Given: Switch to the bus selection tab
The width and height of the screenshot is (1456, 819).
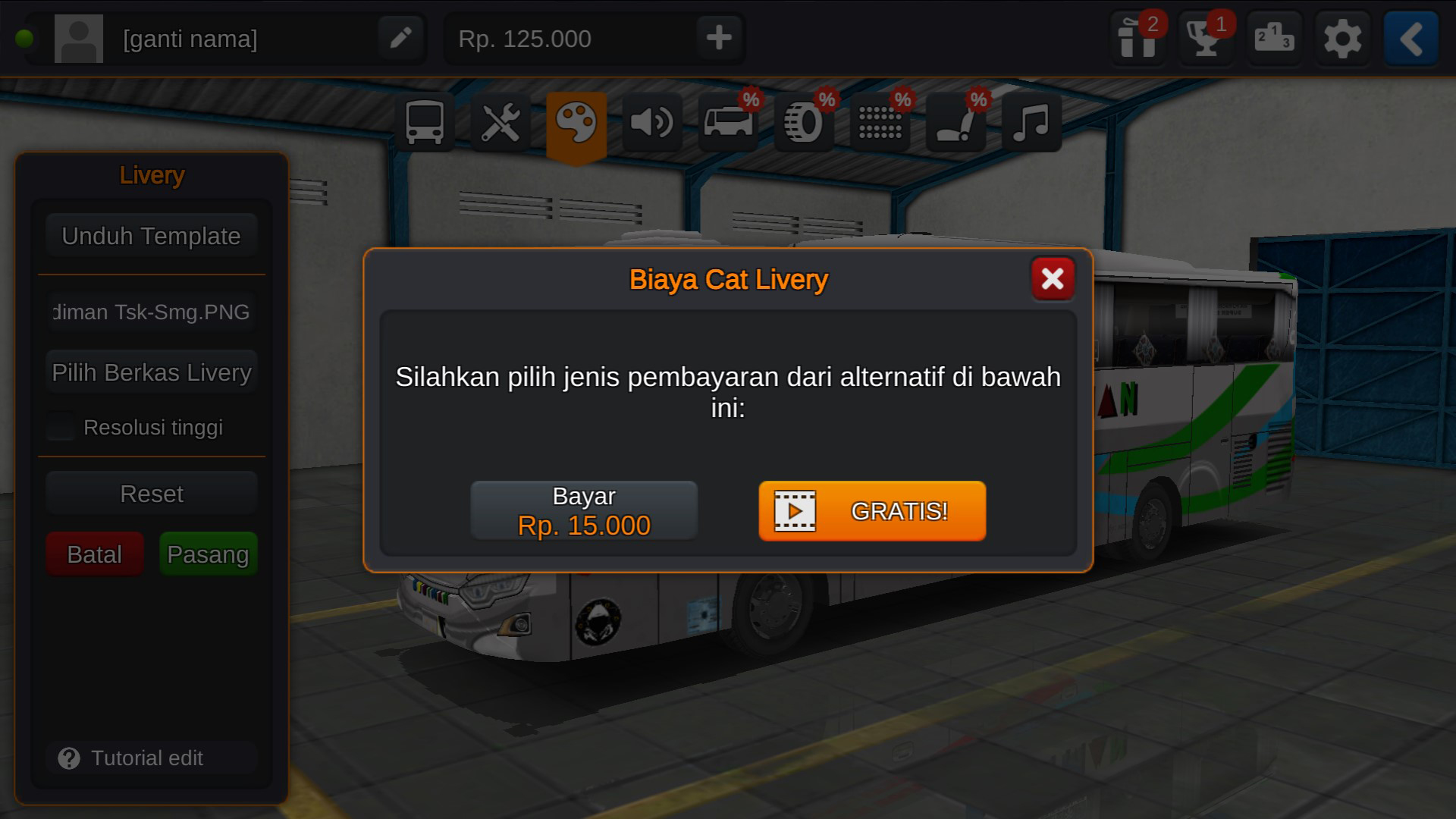Looking at the screenshot, I should pos(425,121).
